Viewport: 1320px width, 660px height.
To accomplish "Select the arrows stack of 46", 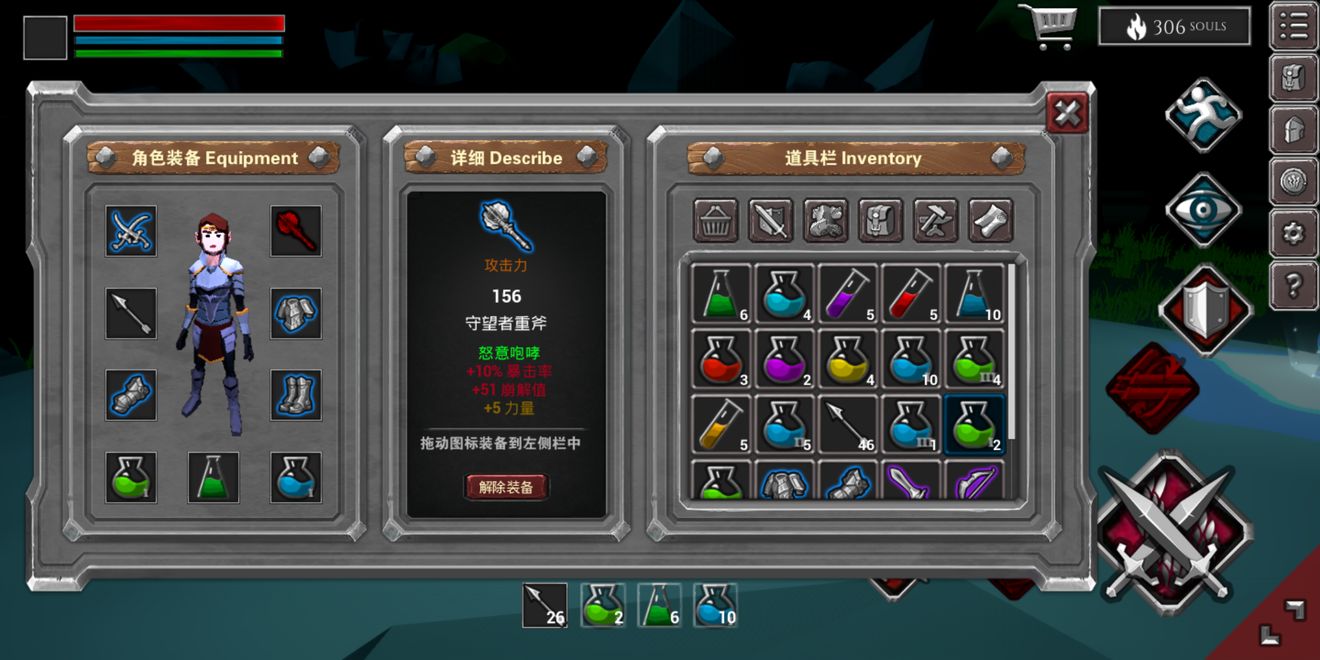I will [x=848, y=423].
